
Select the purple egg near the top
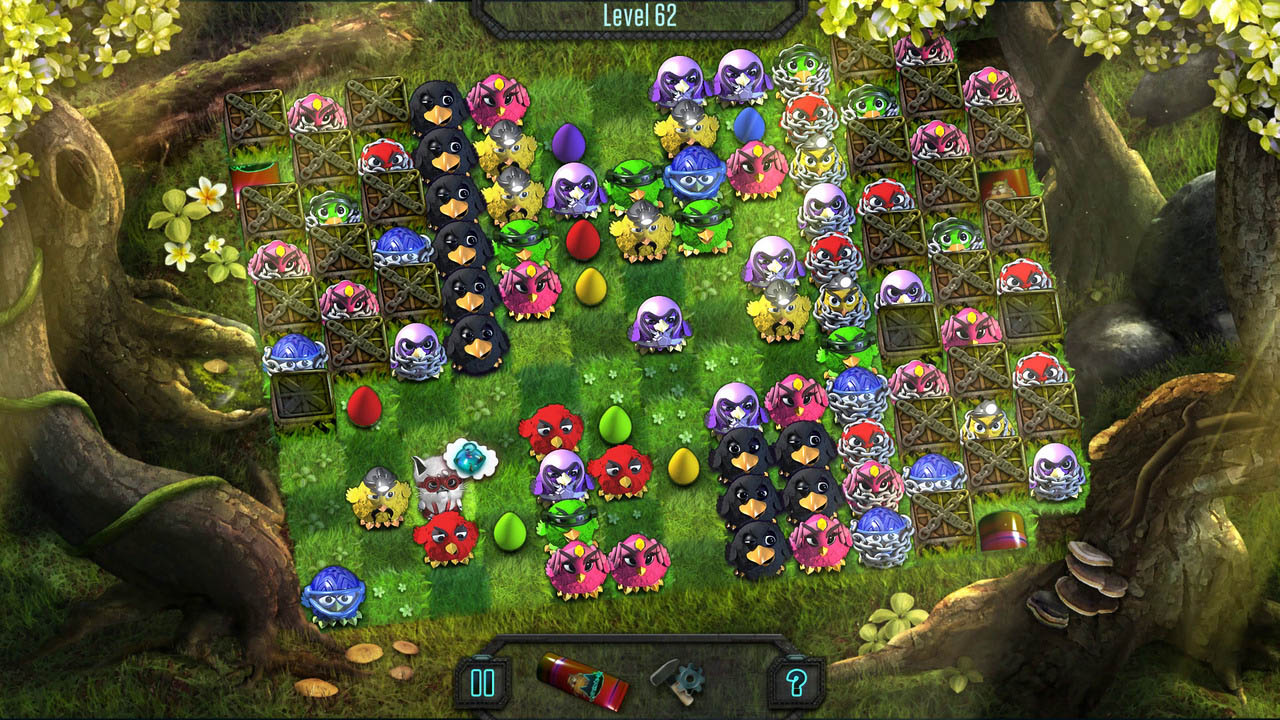(569, 141)
